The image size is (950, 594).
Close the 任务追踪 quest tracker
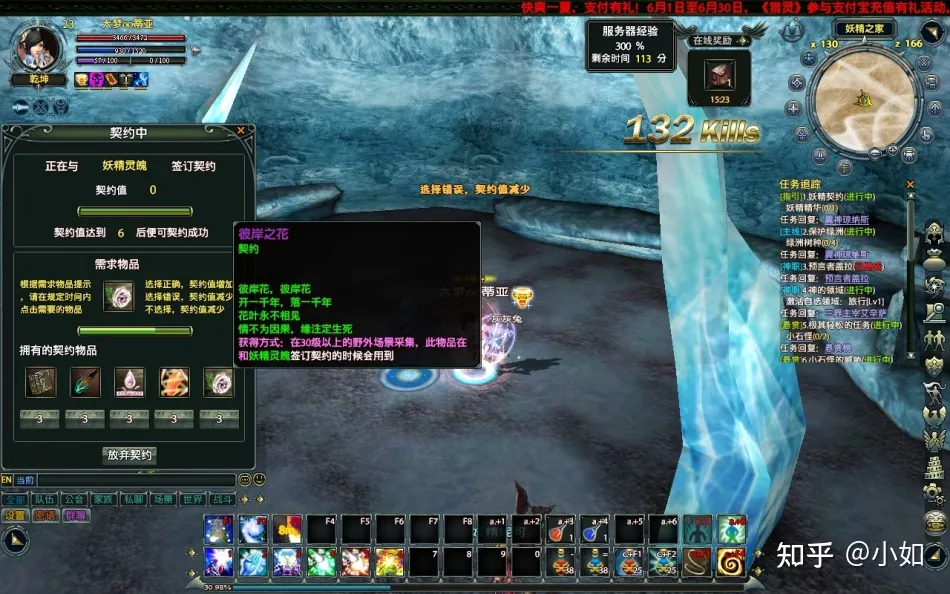click(910, 185)
